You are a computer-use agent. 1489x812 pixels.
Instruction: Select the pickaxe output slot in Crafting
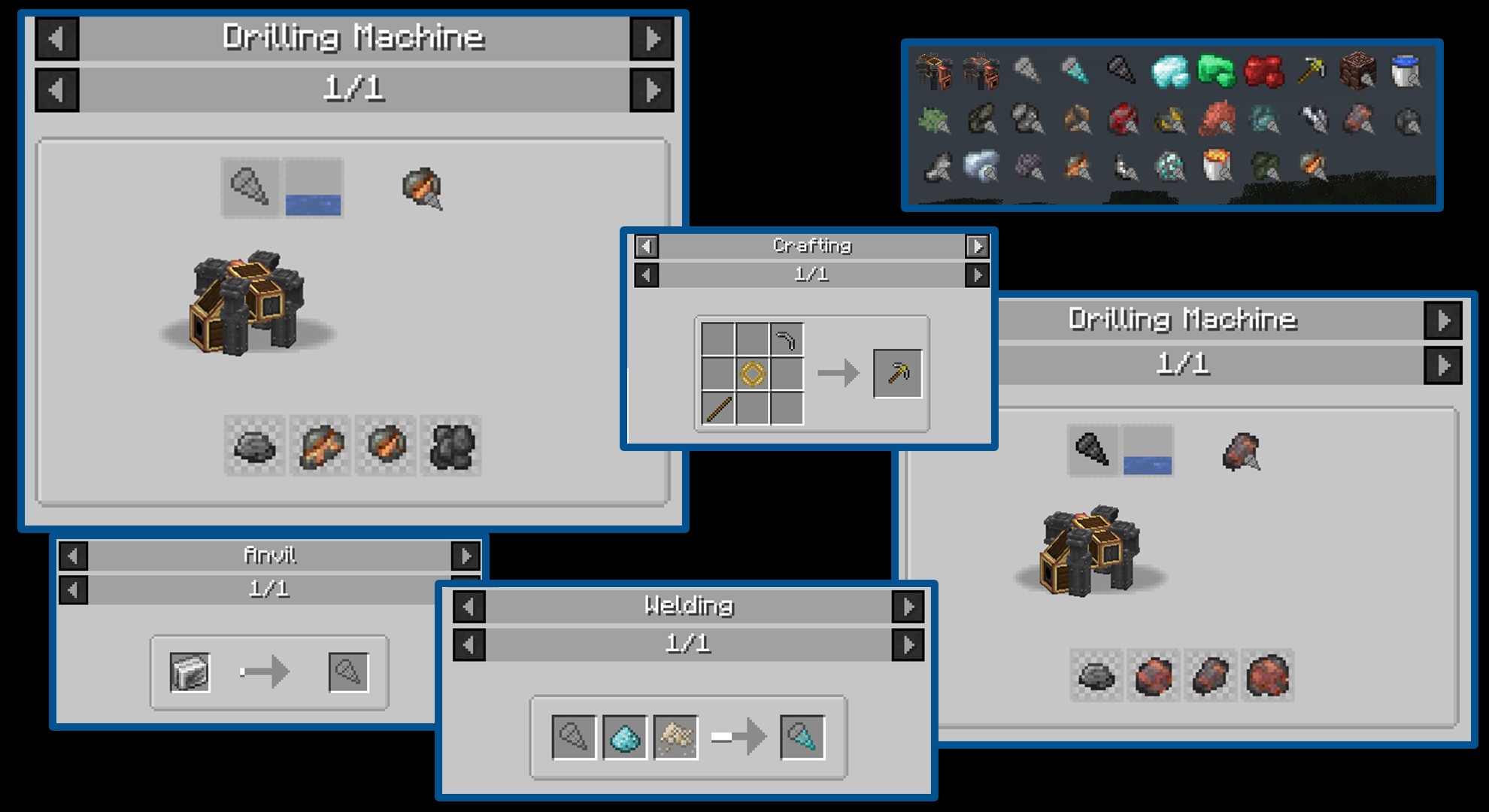(897, 373)
